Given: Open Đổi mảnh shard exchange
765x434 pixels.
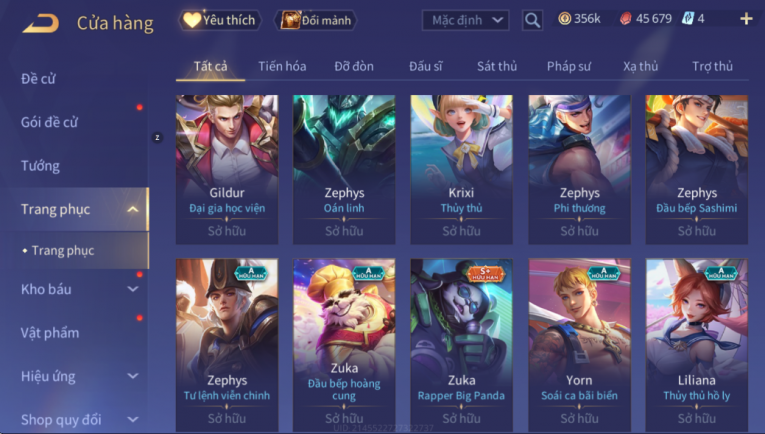Looking at the screenshot, I should 315,20.
